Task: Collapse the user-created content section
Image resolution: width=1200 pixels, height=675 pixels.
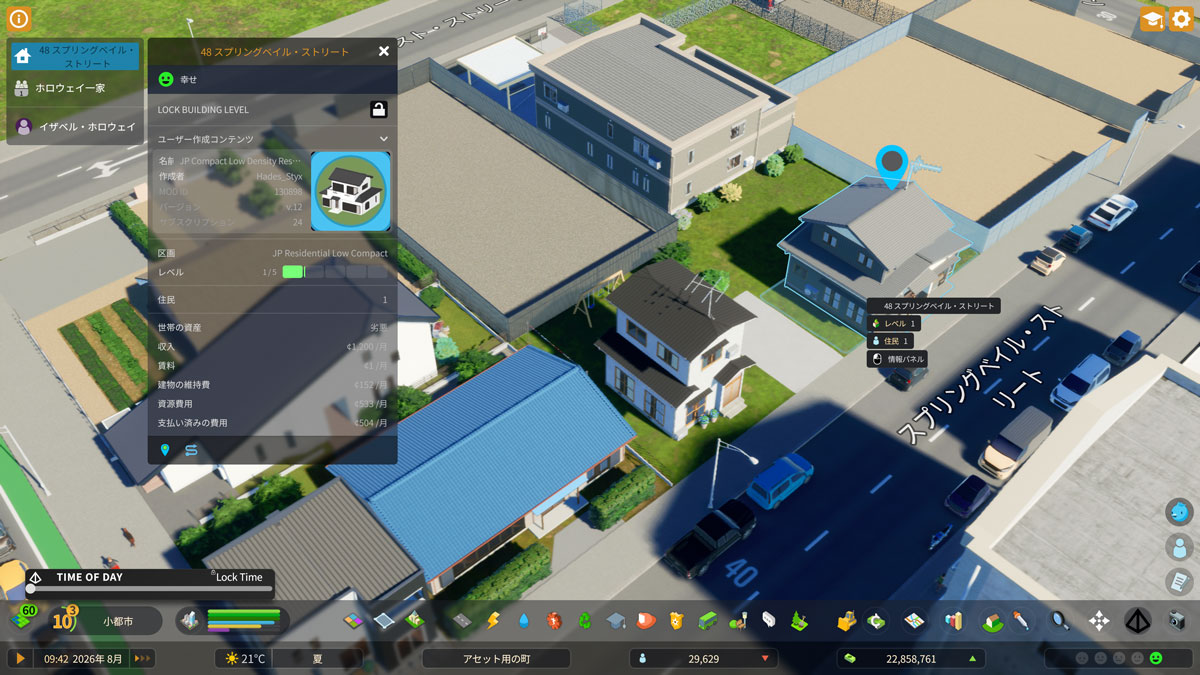Action: (x=383, y=139)
